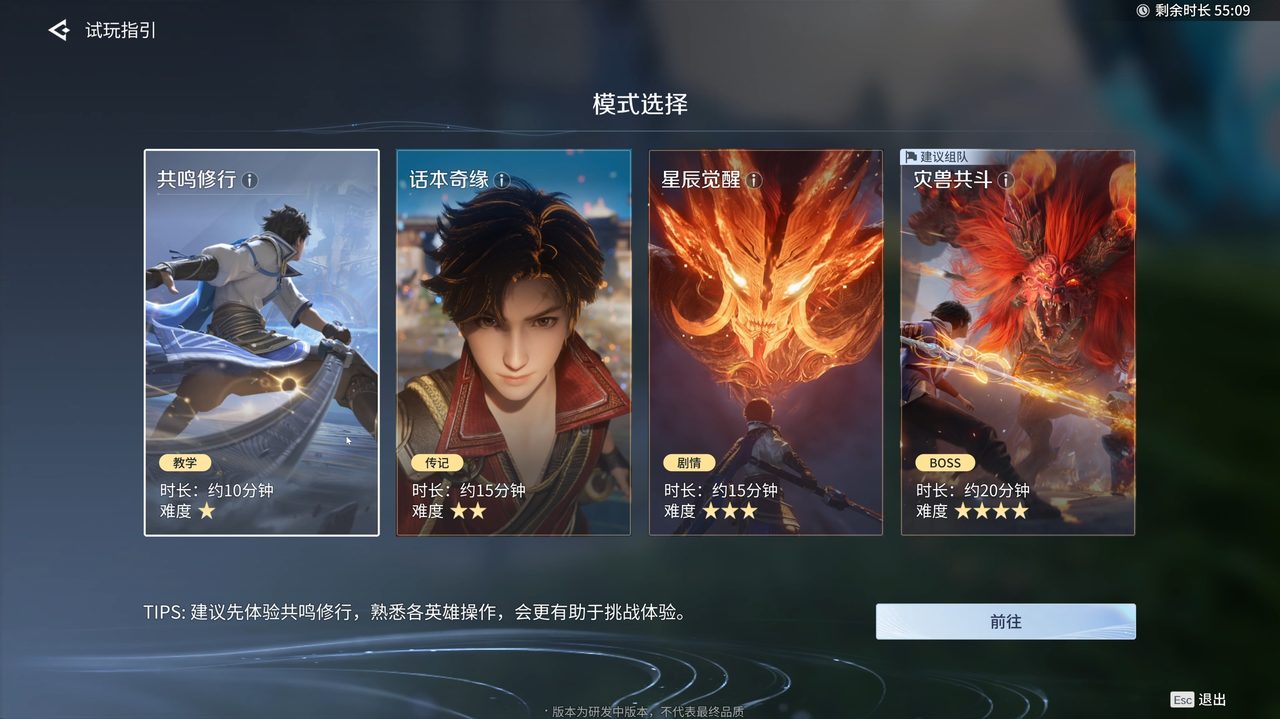Viewport: 1280px width, 719px height.
Task: Click the info icon beside 灾兽共斗
Action: (x=1006, y=180)
